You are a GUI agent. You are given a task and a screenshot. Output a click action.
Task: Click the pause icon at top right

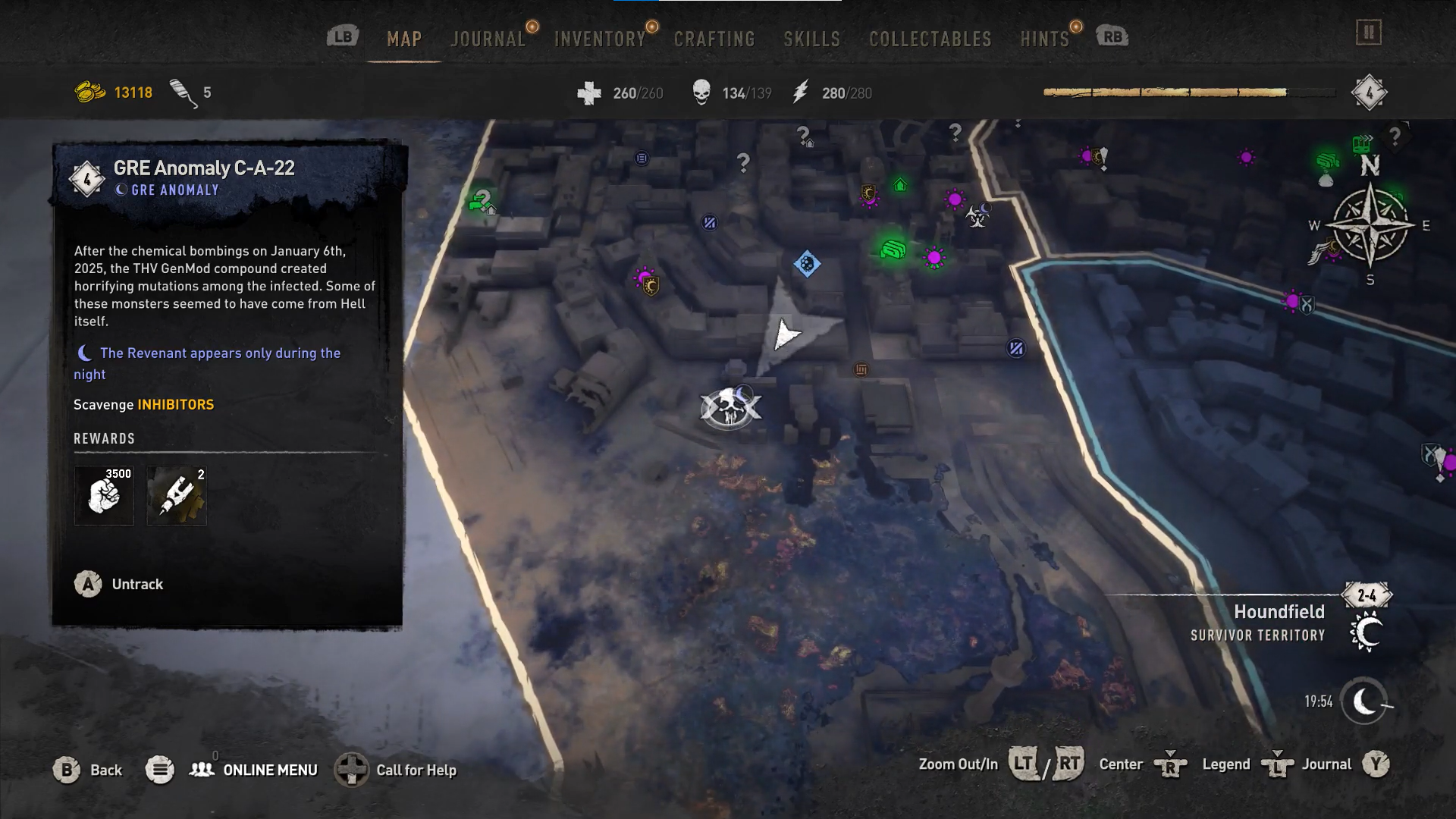point(1369,33)
